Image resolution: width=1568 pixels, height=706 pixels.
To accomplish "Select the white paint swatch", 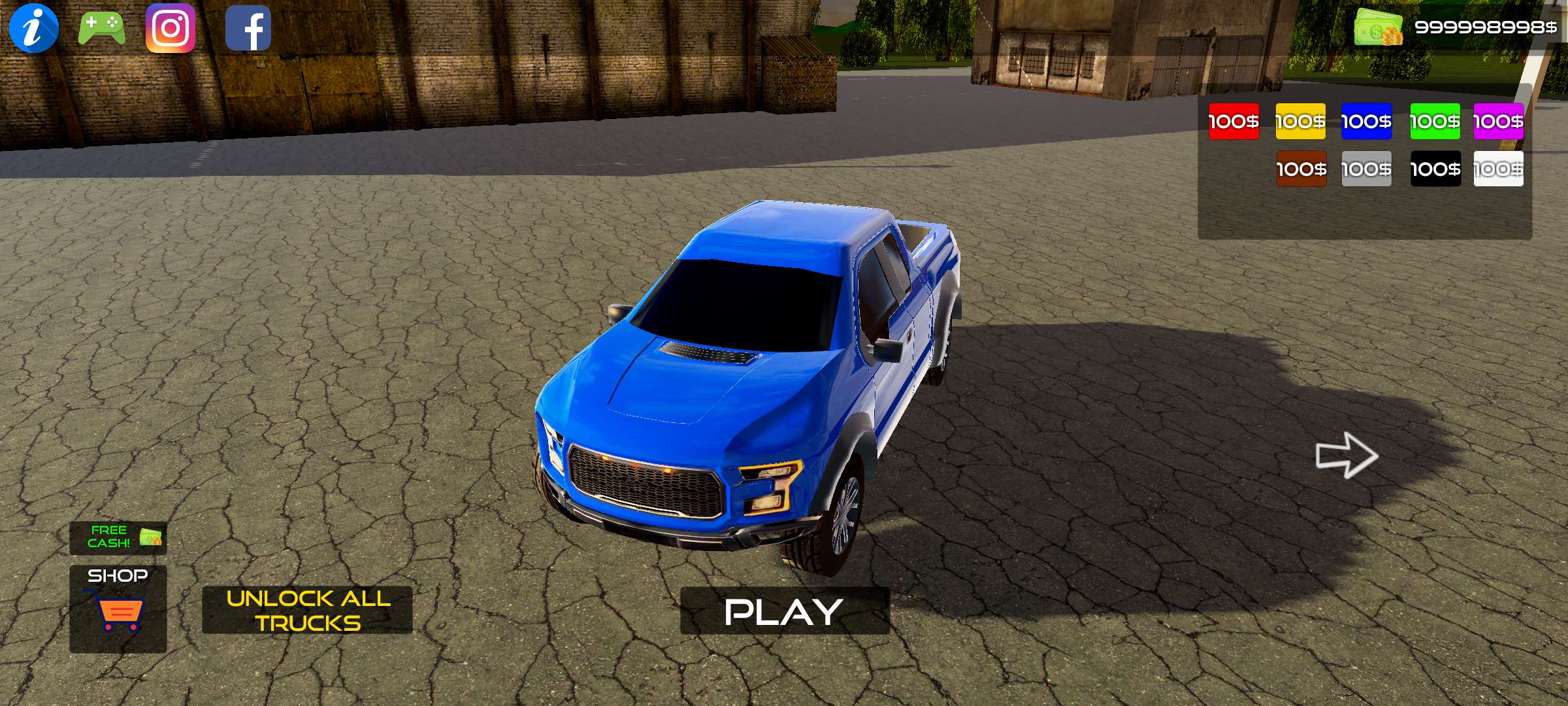I will tap(1500, 169).
